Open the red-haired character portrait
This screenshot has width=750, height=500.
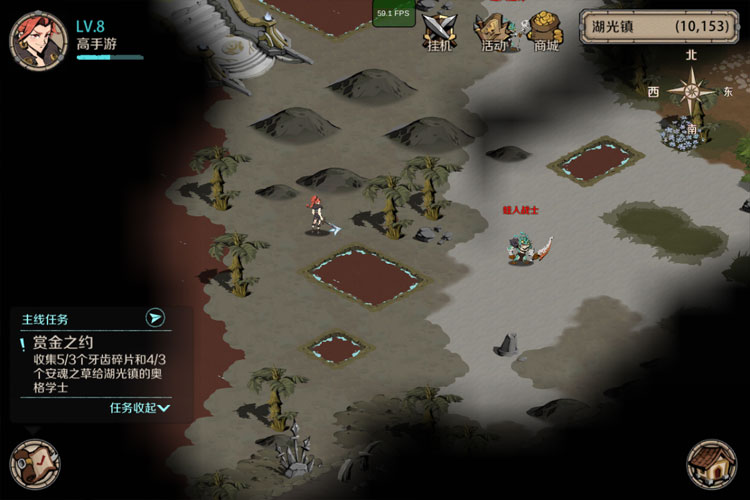38,38
